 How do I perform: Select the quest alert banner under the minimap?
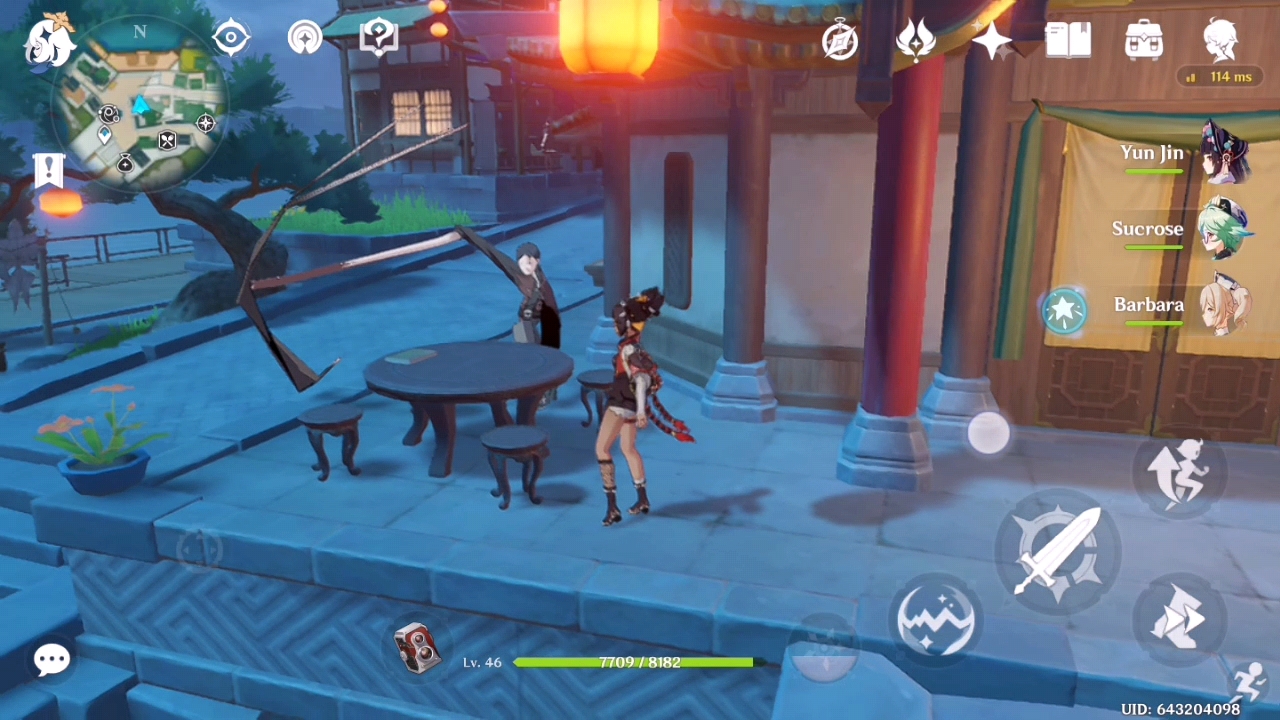tap(49, 170)
